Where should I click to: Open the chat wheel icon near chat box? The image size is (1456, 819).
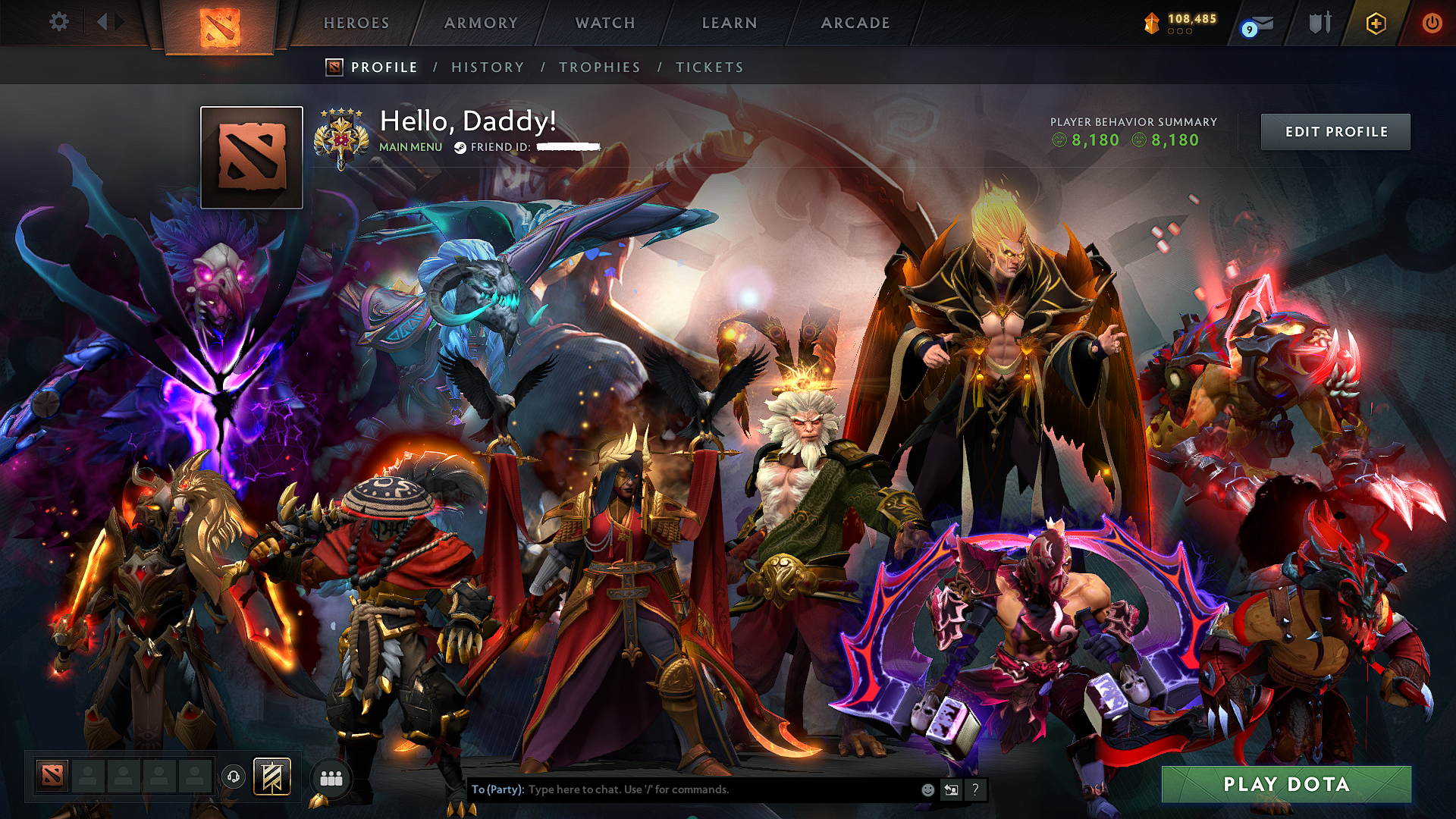tap(952, 789)
